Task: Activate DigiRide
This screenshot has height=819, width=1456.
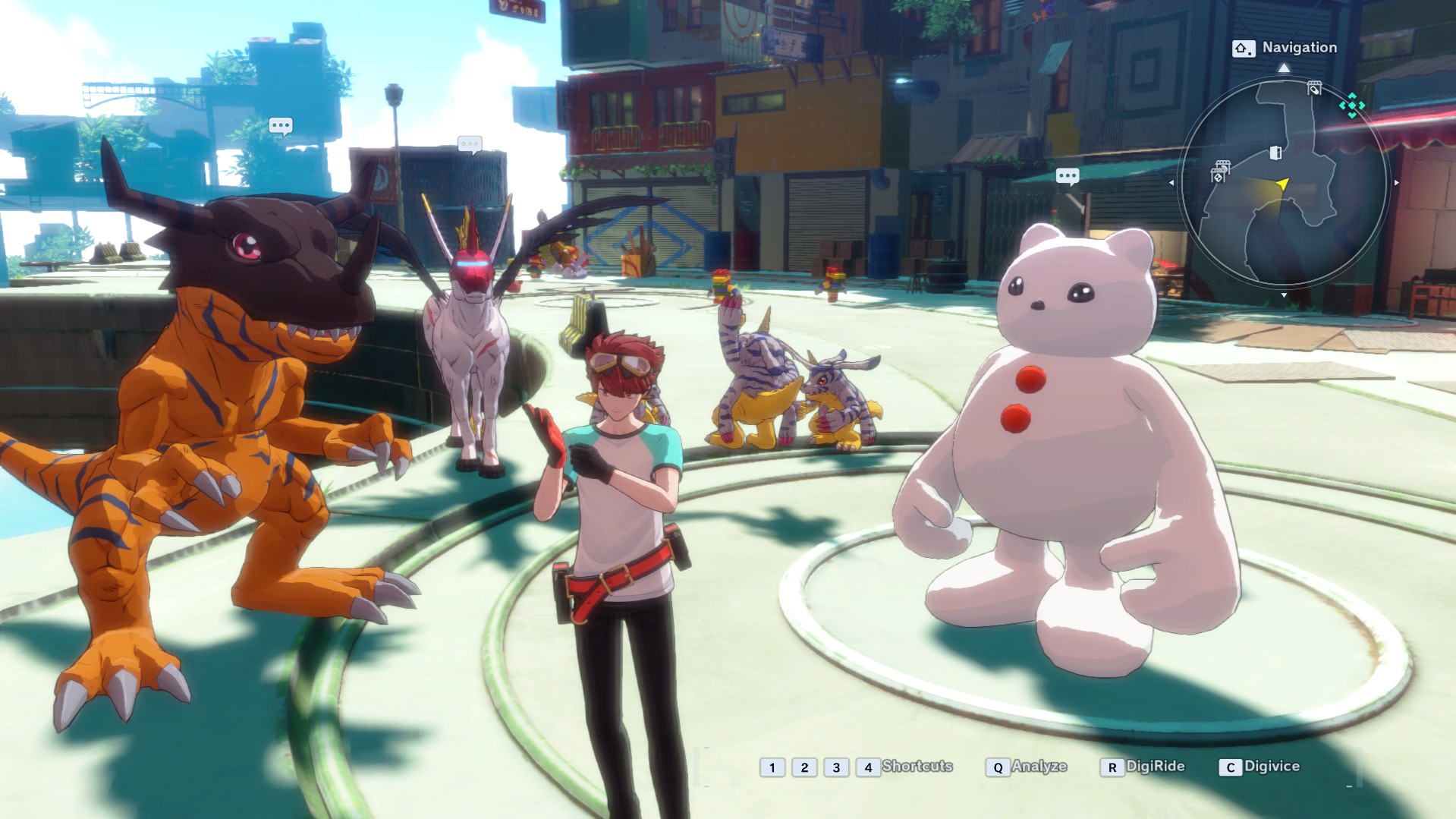Action: pos(1143,767)
